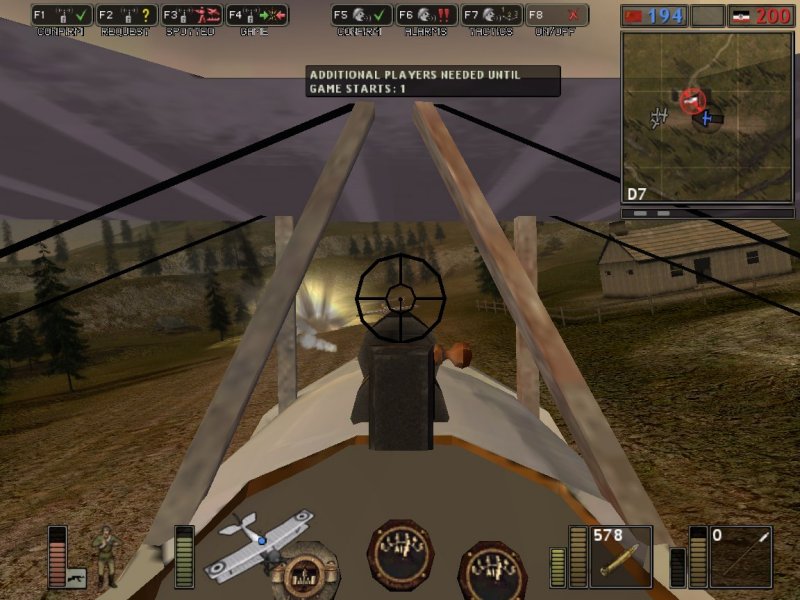800x600 pixels.
Task: Open the F7 Tactics command menu
Action: click(x=492, y=16)
